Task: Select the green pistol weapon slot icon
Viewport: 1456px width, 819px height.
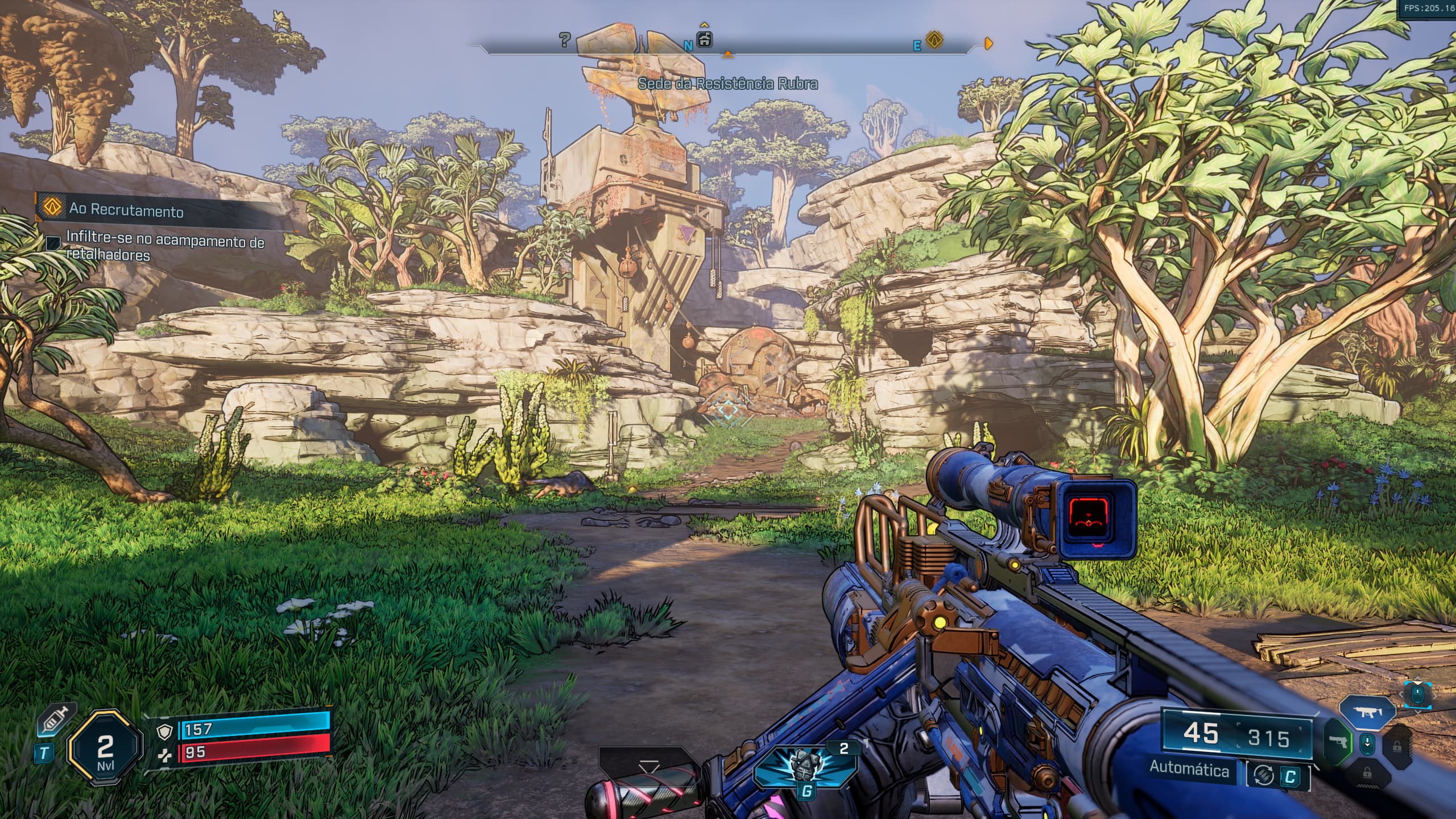Action: tap(1338, 741)
